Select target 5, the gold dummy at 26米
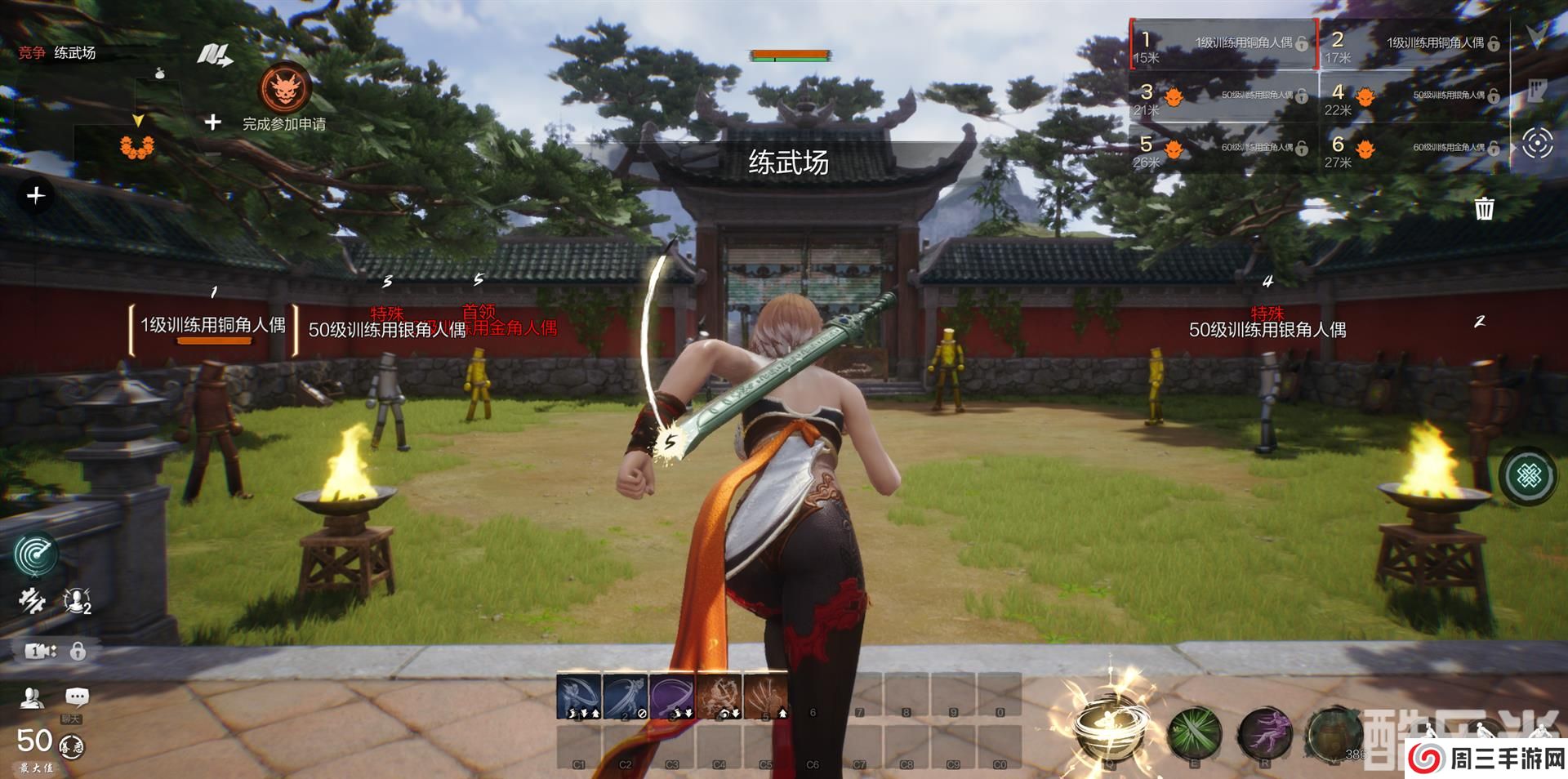Viewport: 1568px width, 779px height. 1223,149
